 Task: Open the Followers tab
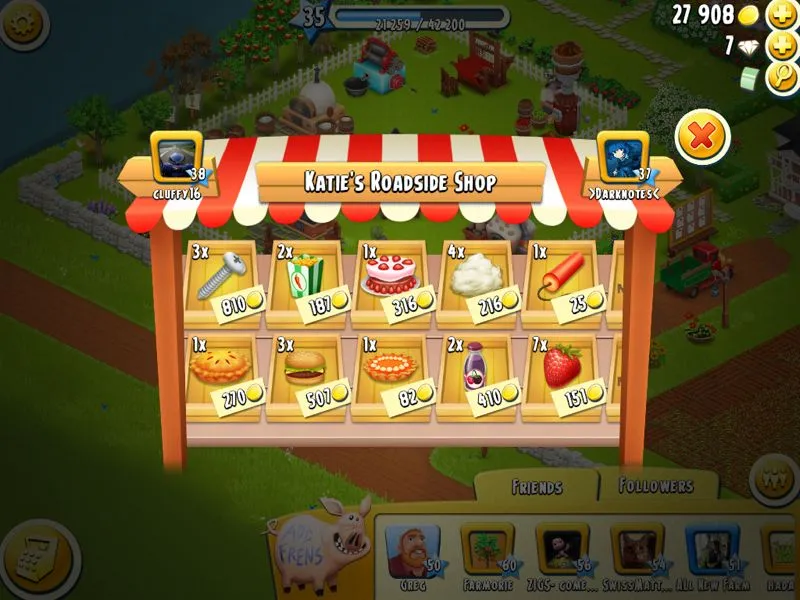(x=656, y=486)
